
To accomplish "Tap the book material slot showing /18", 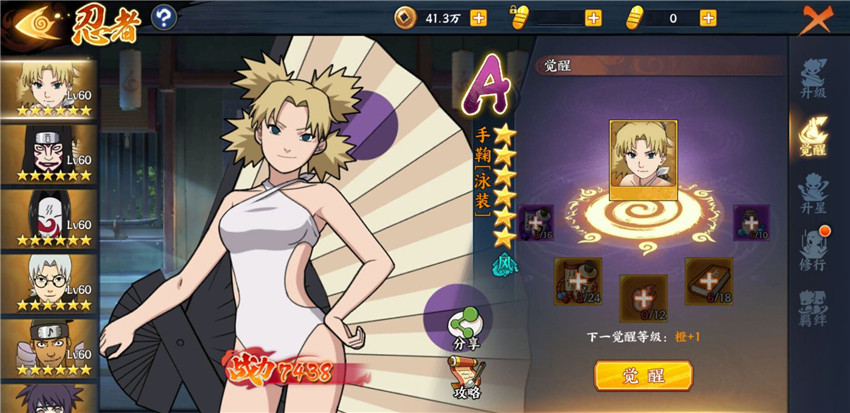I will 706,280.
